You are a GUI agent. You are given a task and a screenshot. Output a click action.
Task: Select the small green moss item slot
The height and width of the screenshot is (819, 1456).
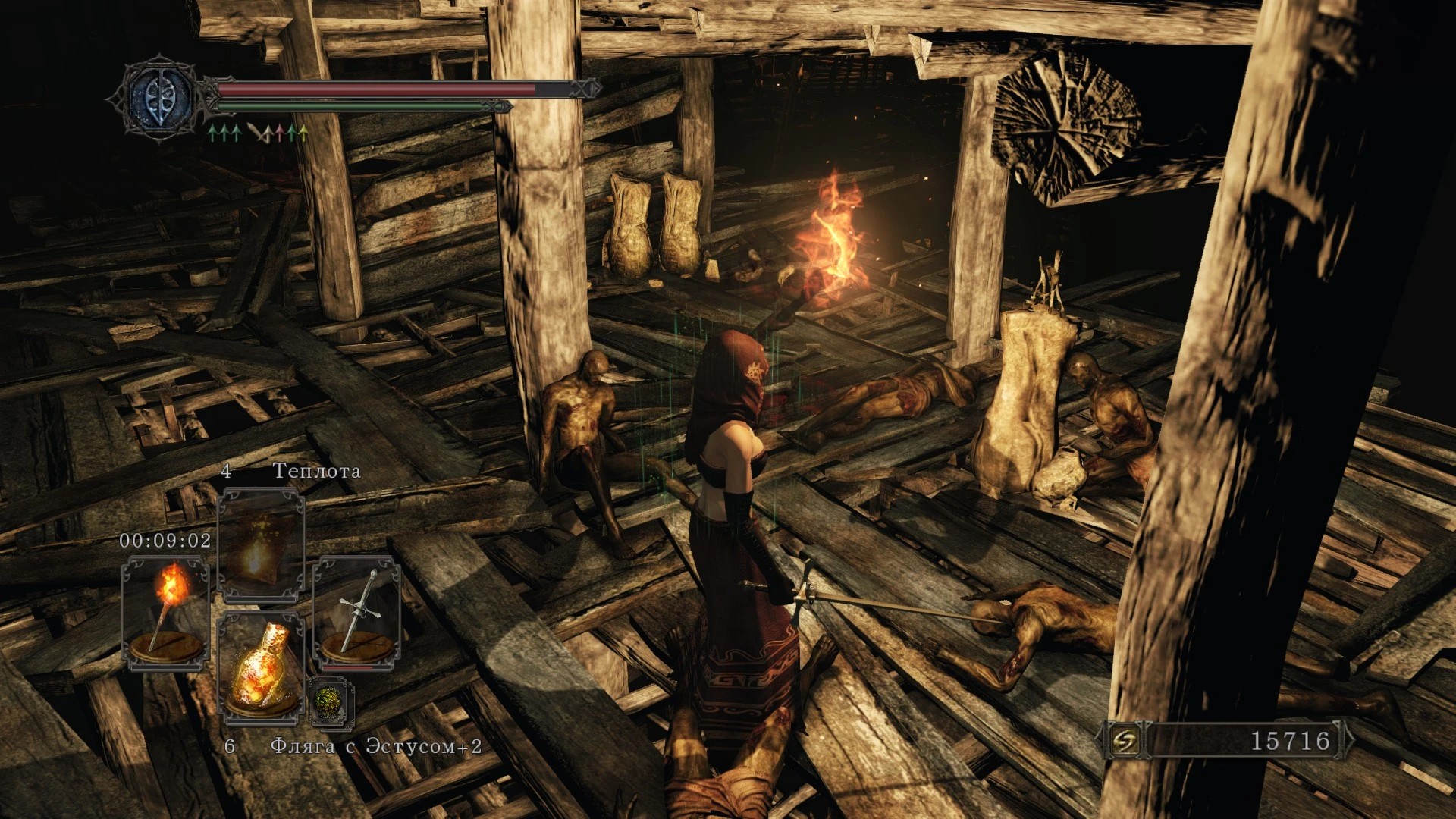click(331, 701)
